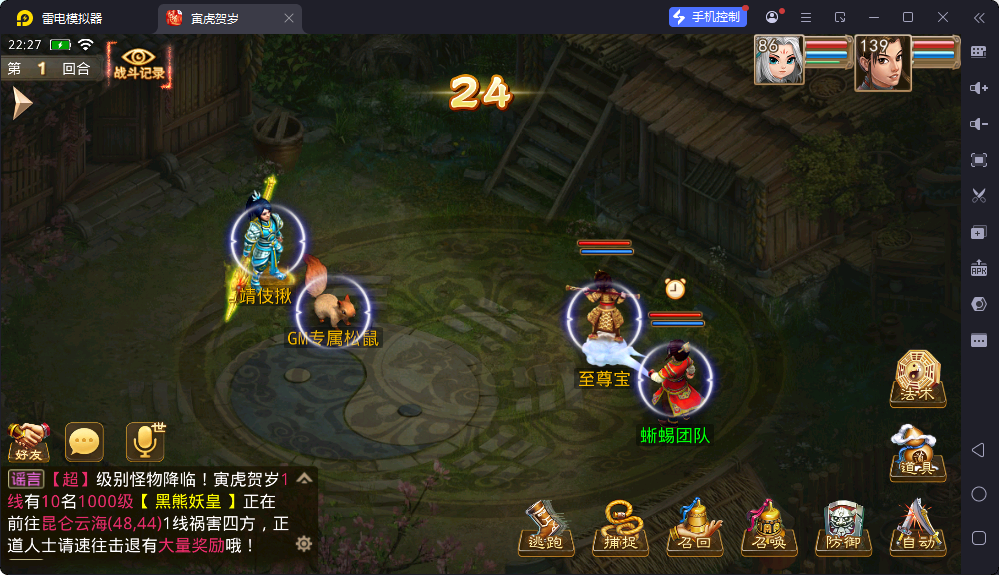Expand the chat box with the up arrow
Screen dimensions: 999x575
[x=304, y=479]
